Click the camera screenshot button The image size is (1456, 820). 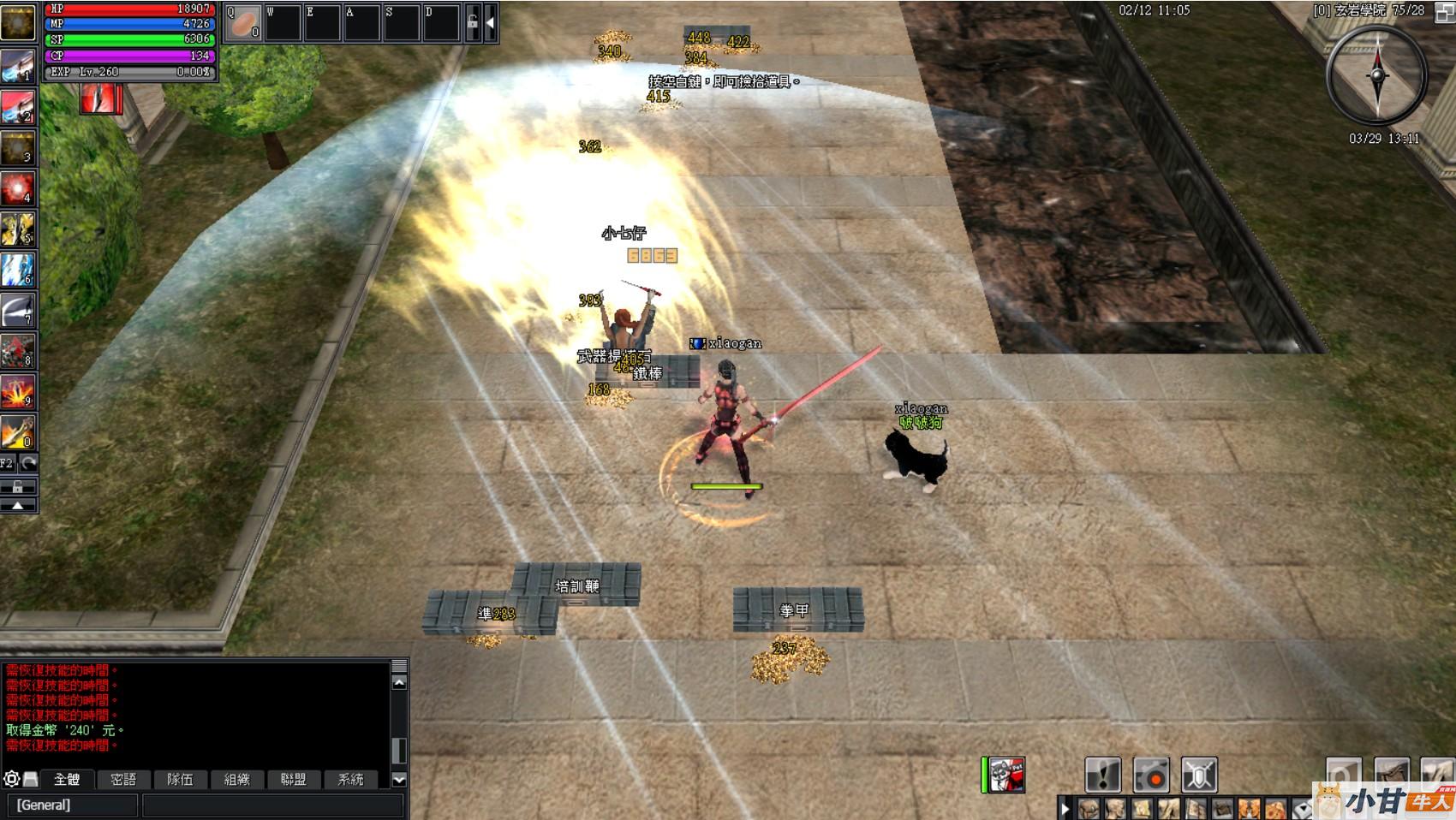(1151, 775)
